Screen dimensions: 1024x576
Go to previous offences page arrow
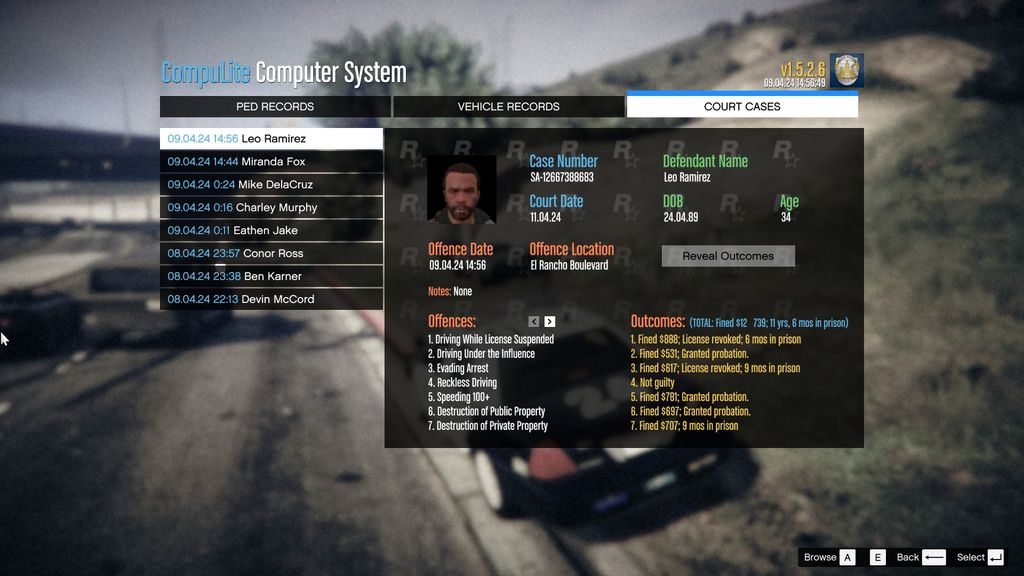[534, 322]
